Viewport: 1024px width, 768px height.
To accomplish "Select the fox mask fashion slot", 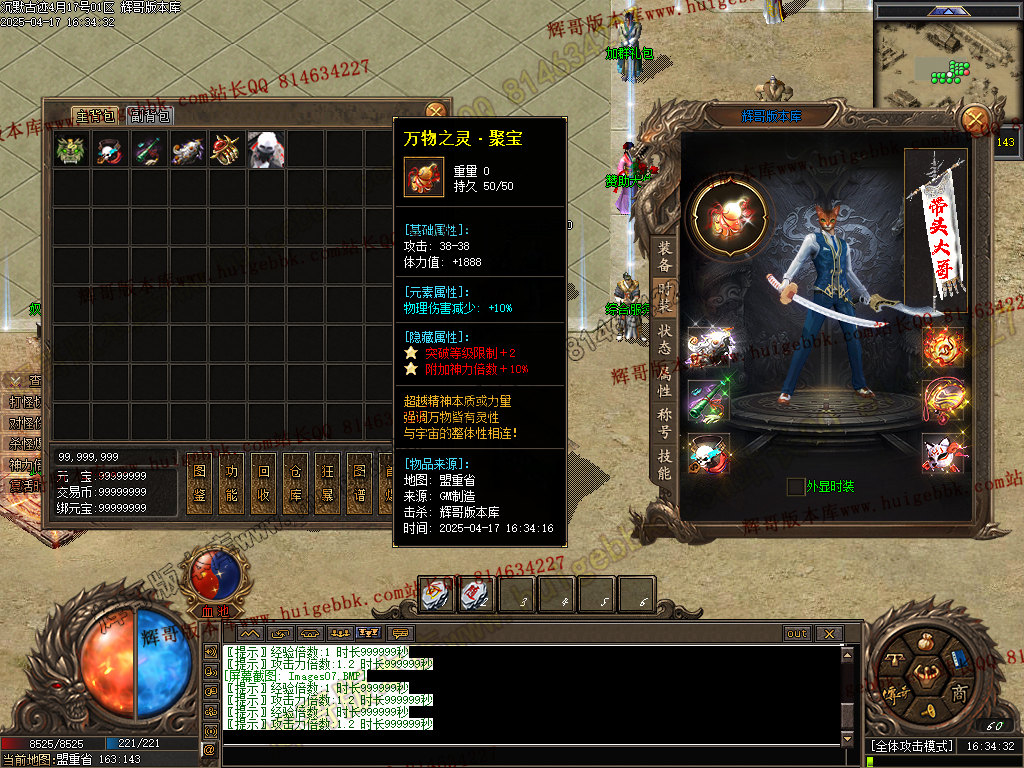I will click(x=941, y=453).
